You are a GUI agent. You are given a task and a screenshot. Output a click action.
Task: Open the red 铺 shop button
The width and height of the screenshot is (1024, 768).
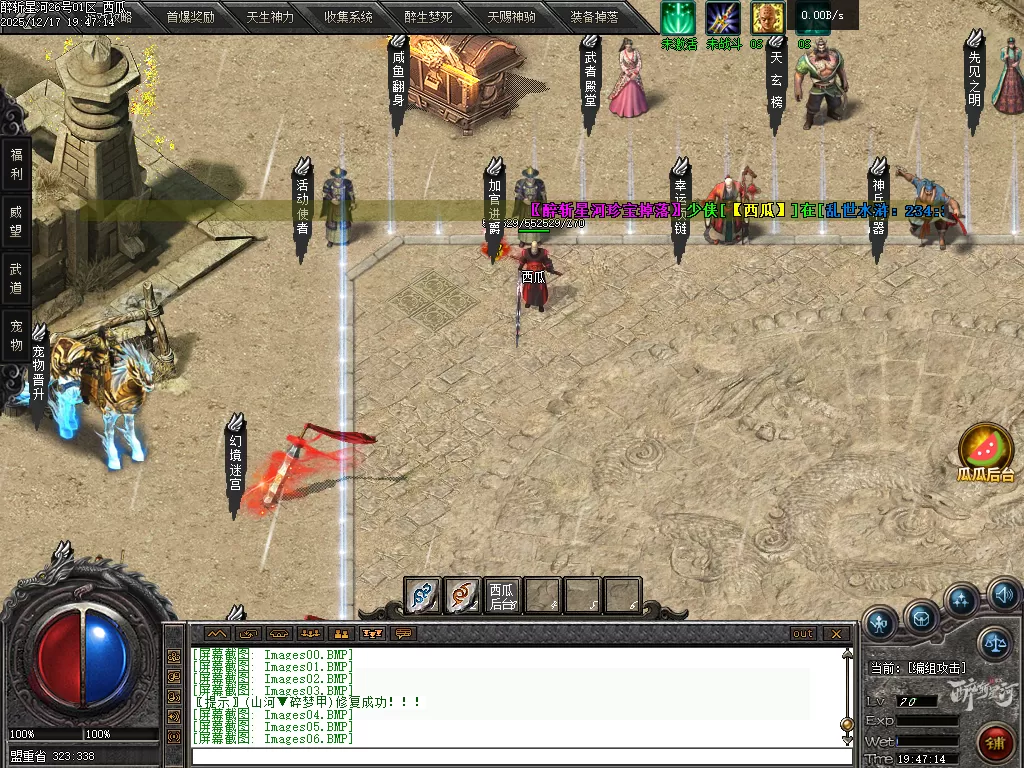click(x=996, y=742)
